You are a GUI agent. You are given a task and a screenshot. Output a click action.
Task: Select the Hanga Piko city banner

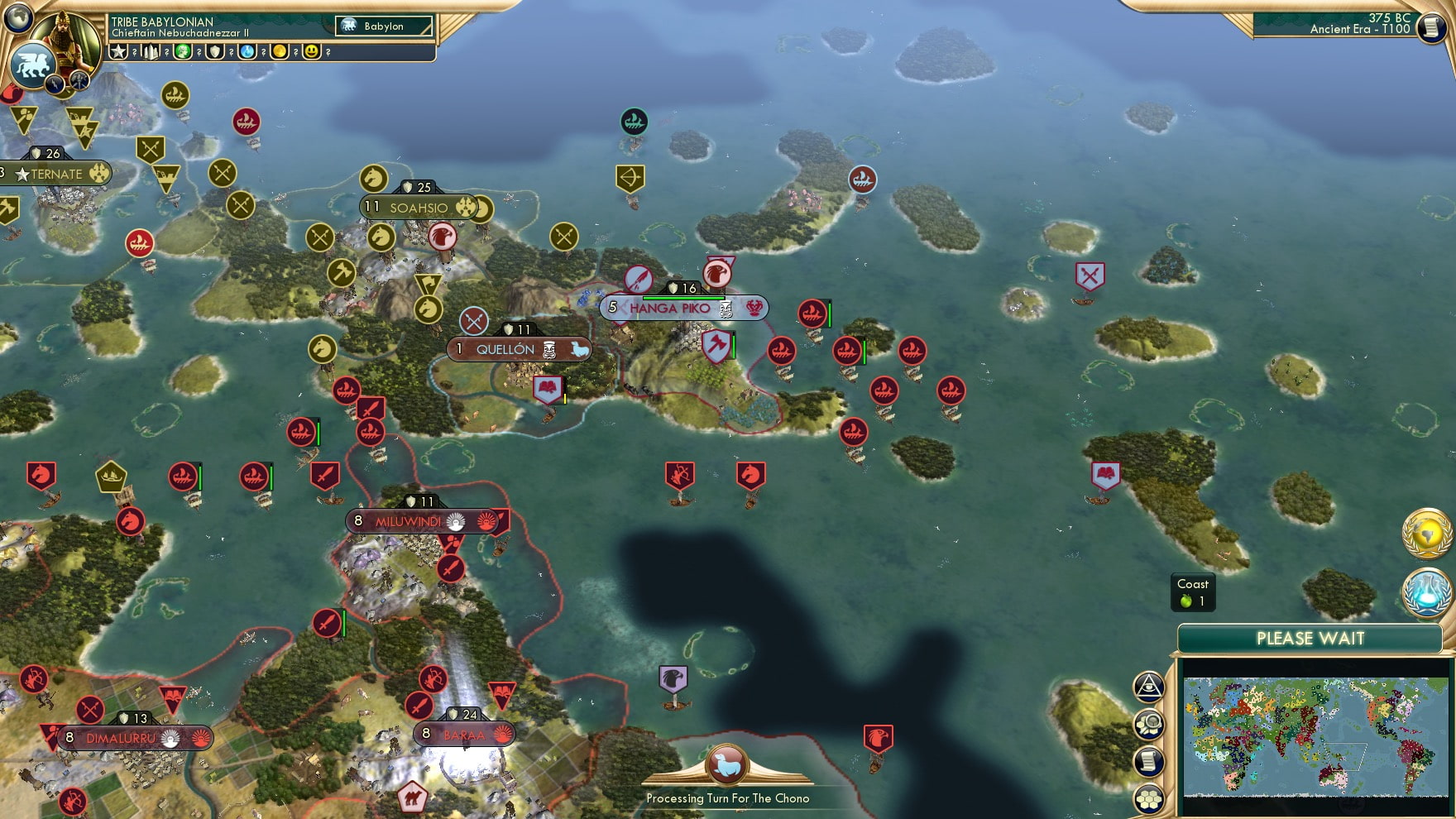(x=670, y=307)
